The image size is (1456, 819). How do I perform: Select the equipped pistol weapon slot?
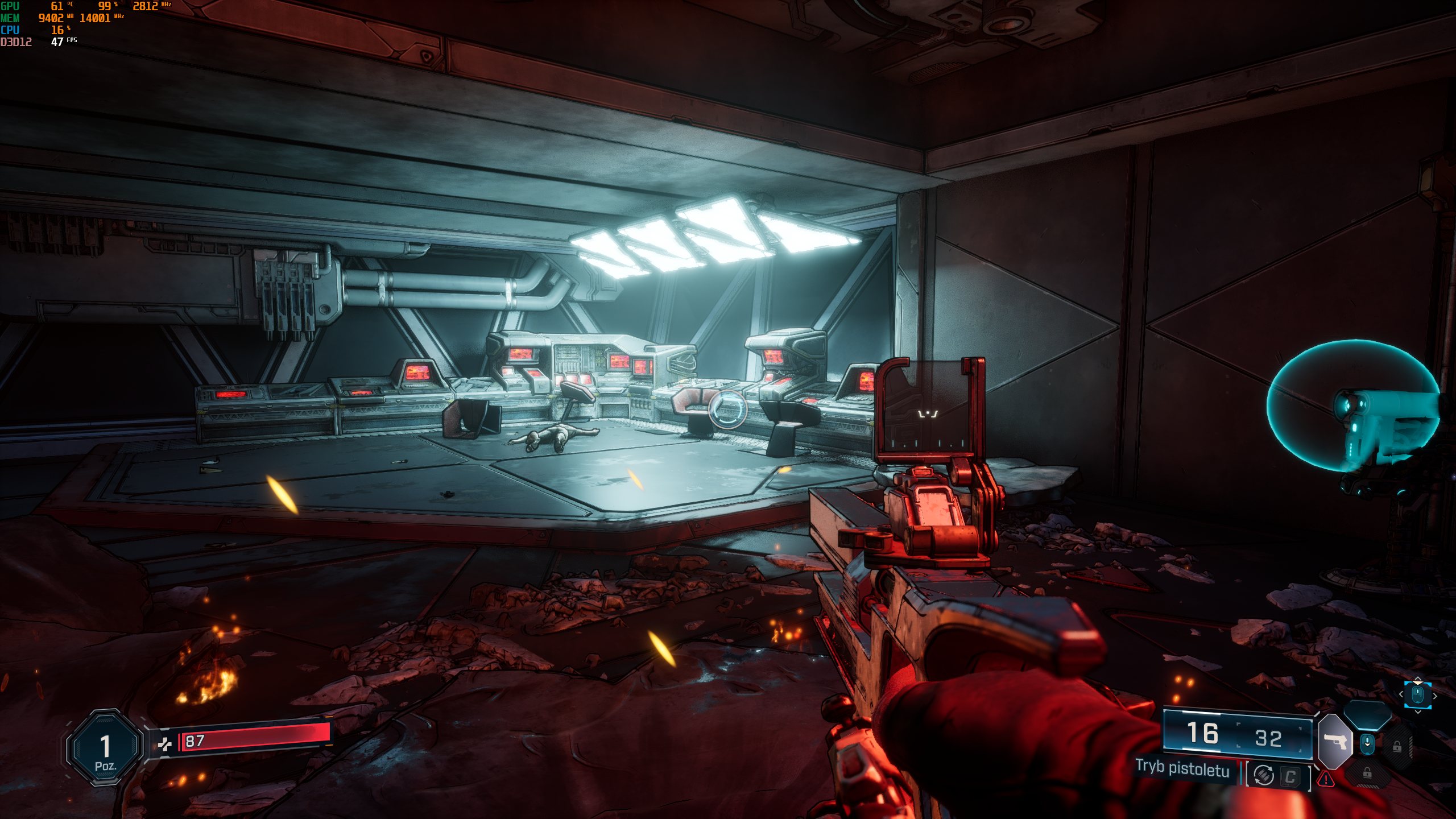[1335, 742]
